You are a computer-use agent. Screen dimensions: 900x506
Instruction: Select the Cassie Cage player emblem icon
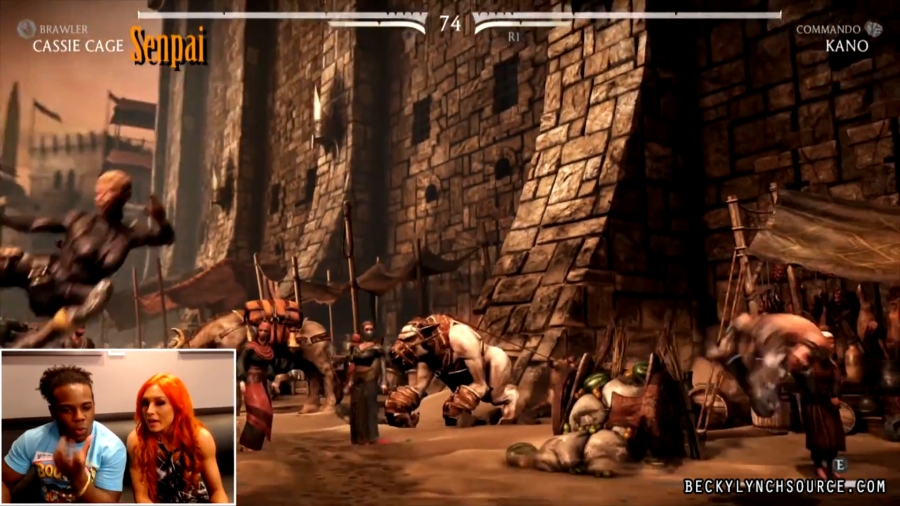tap(26, 30)
